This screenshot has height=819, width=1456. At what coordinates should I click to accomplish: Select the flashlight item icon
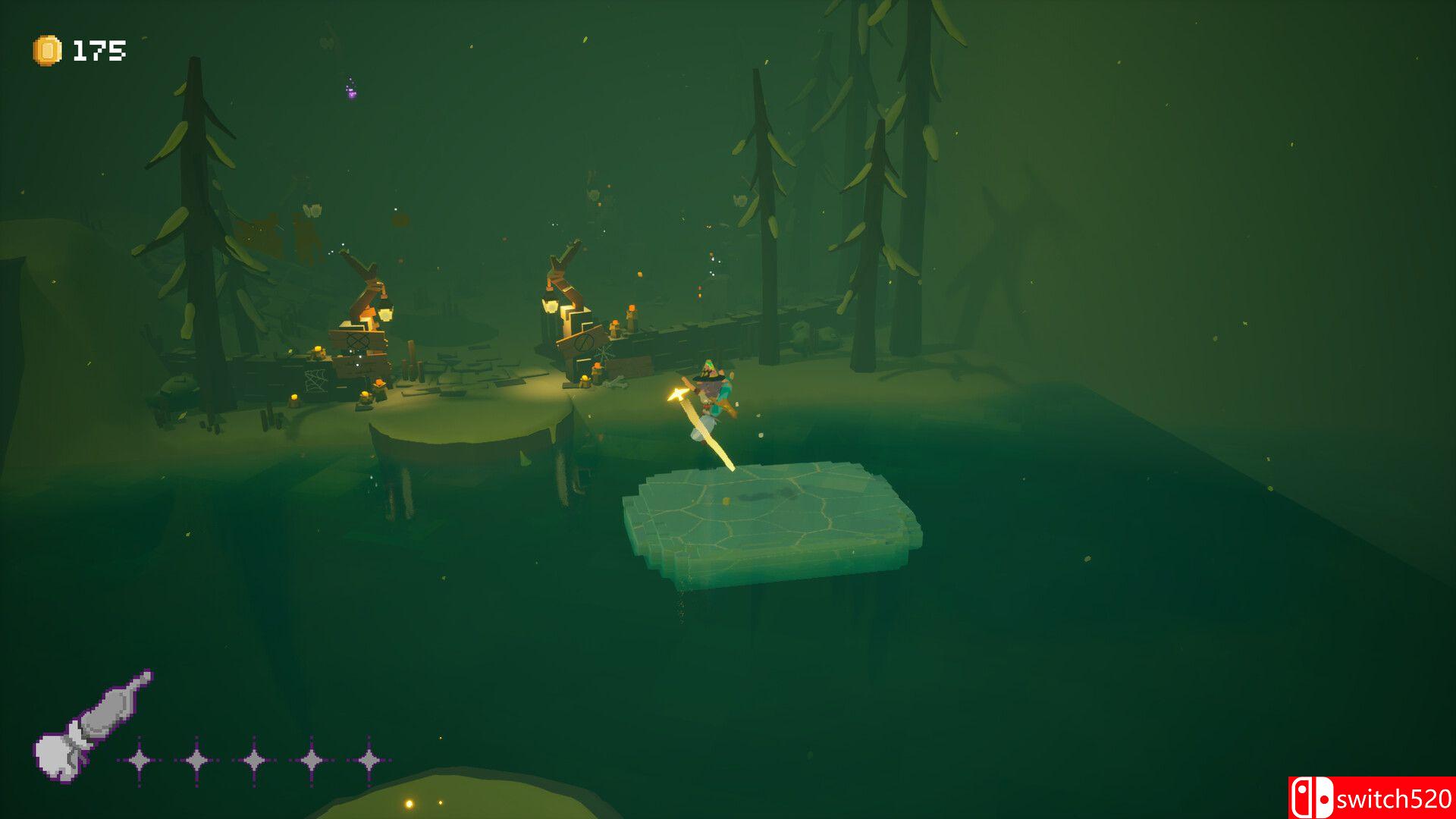(91, 726)
